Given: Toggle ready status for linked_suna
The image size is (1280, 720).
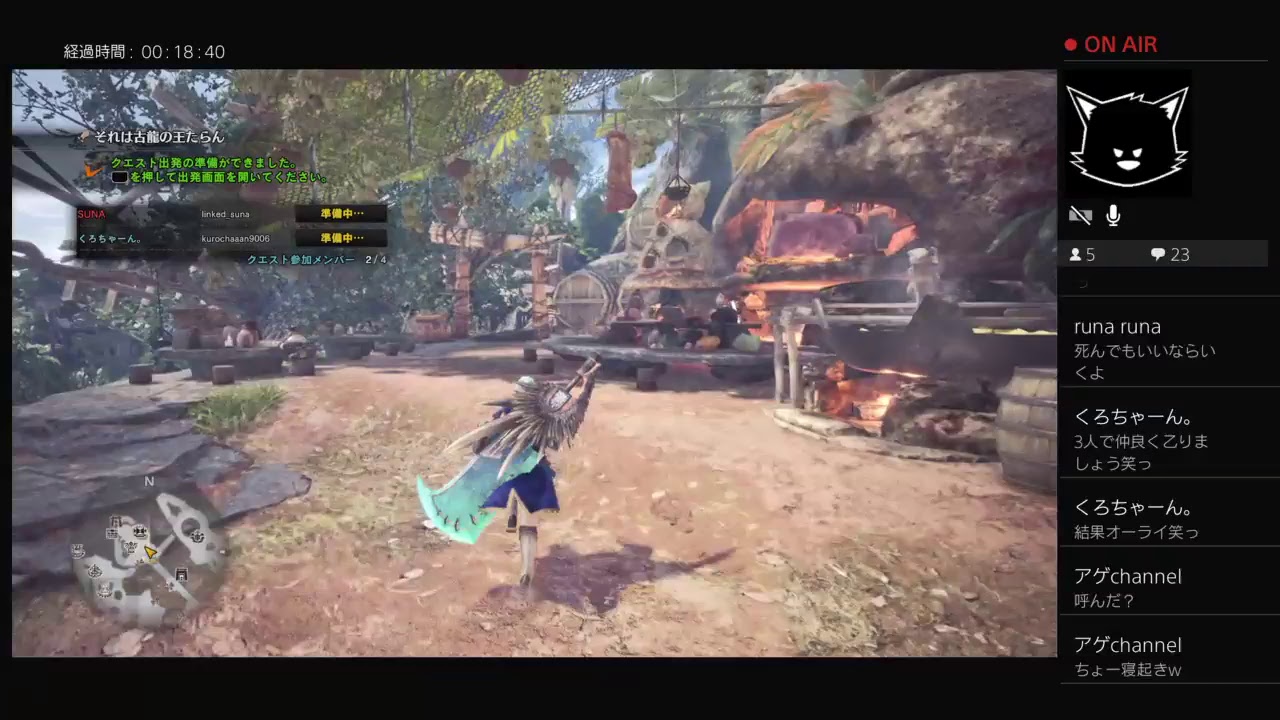Looking at the screenshot, I should 342,213.
